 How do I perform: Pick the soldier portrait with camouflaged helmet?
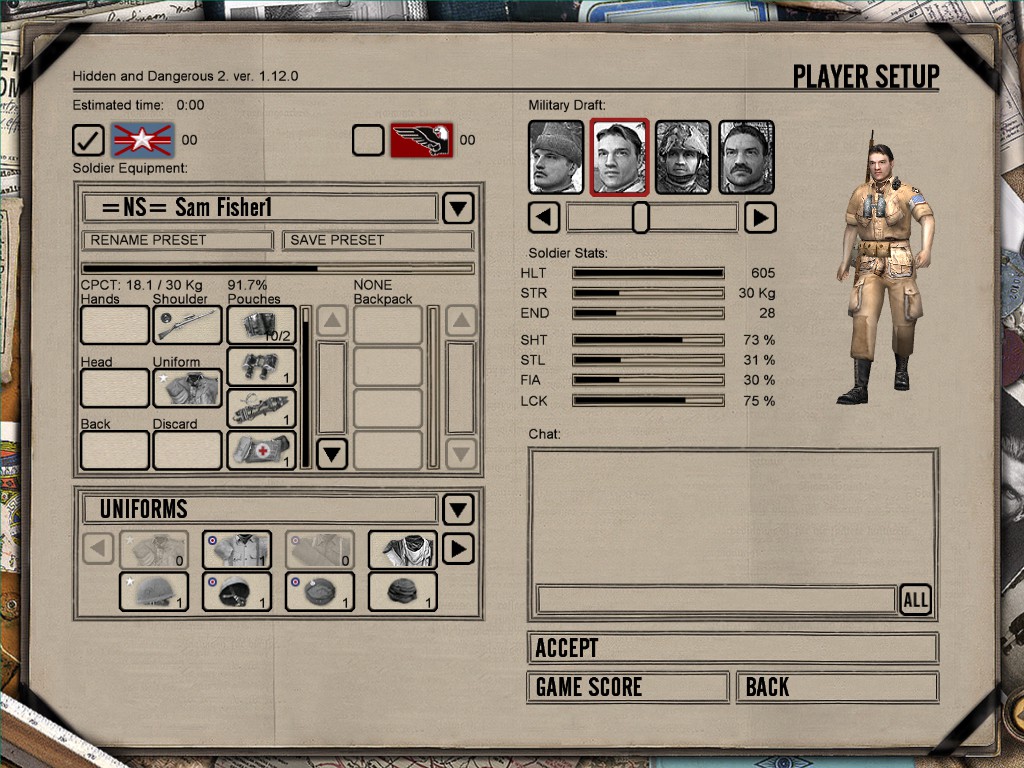click(x=683, y=157)
